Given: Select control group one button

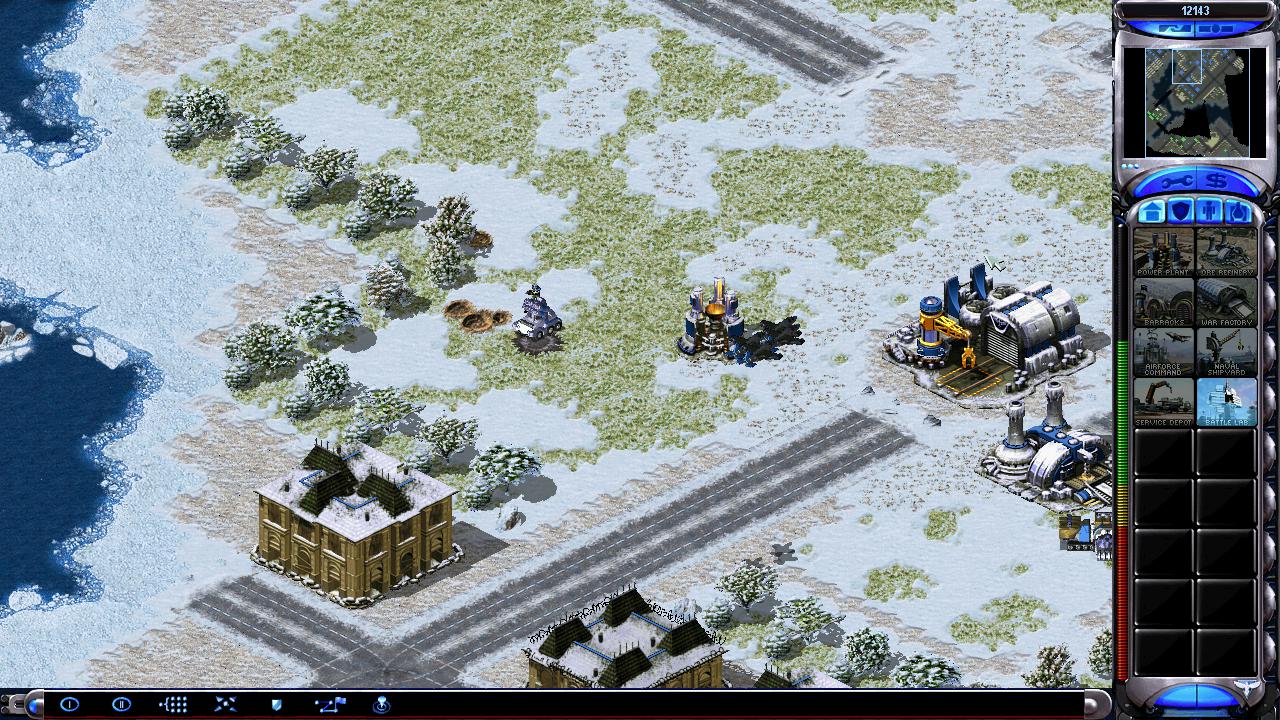Looking at the screenshot, I should tap(69, 704).
